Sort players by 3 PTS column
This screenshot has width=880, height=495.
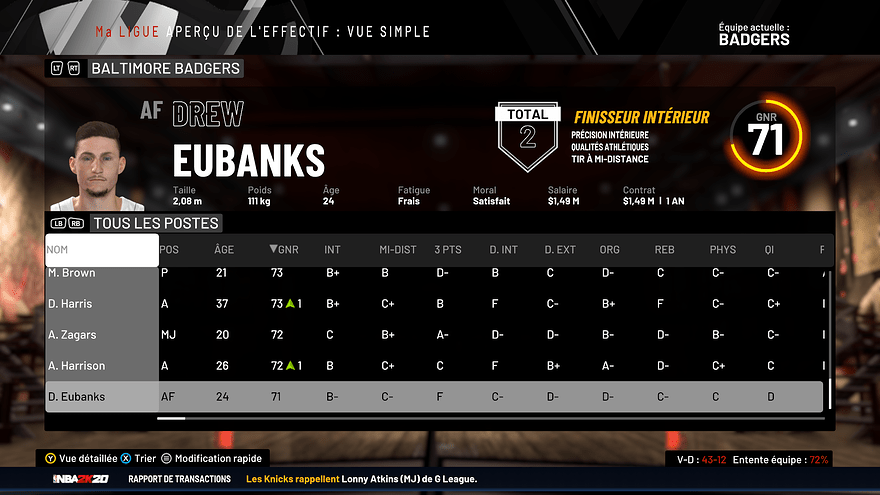(447, 249)
